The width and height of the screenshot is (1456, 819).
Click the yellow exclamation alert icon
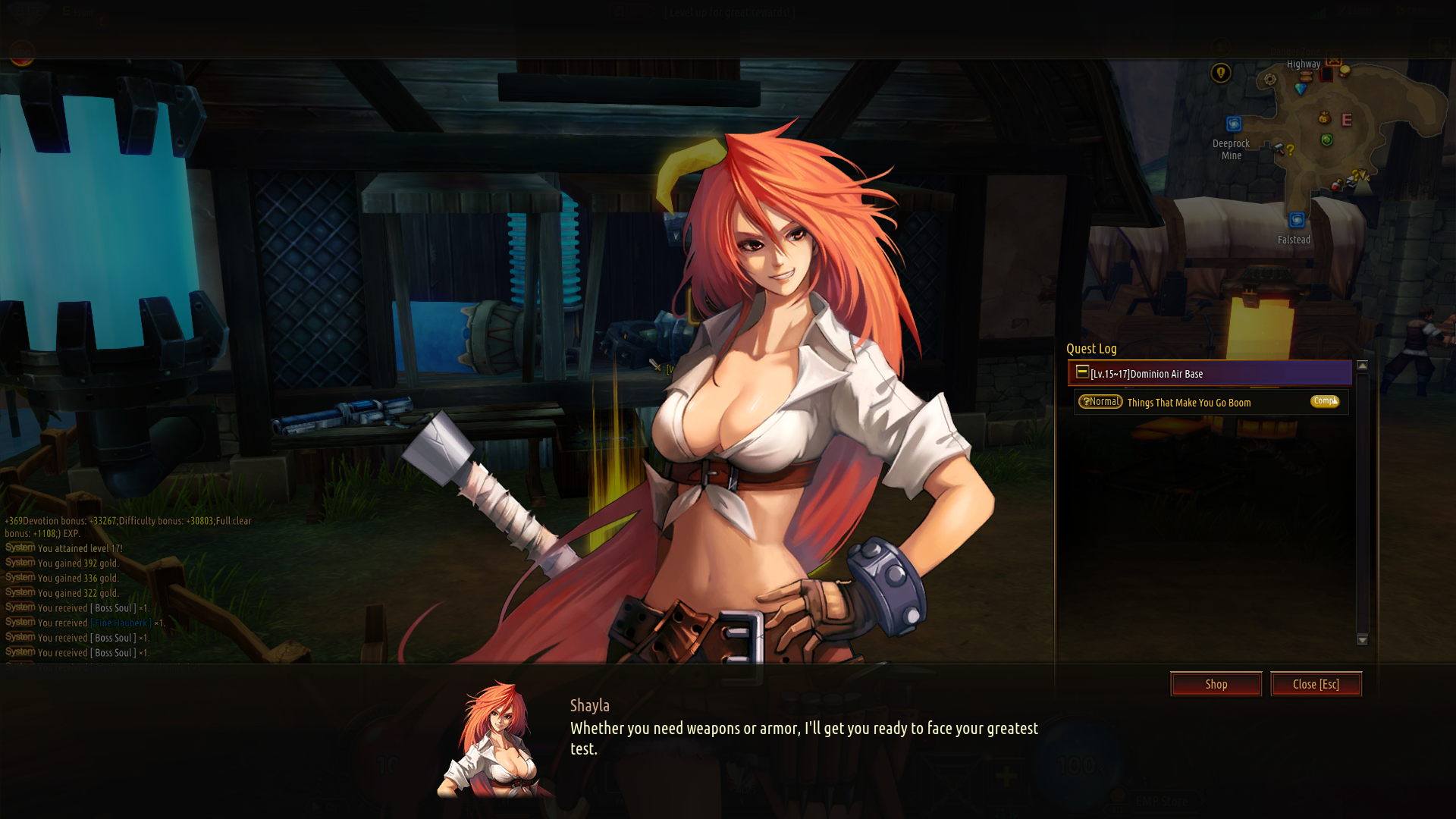click(1221, 73)
